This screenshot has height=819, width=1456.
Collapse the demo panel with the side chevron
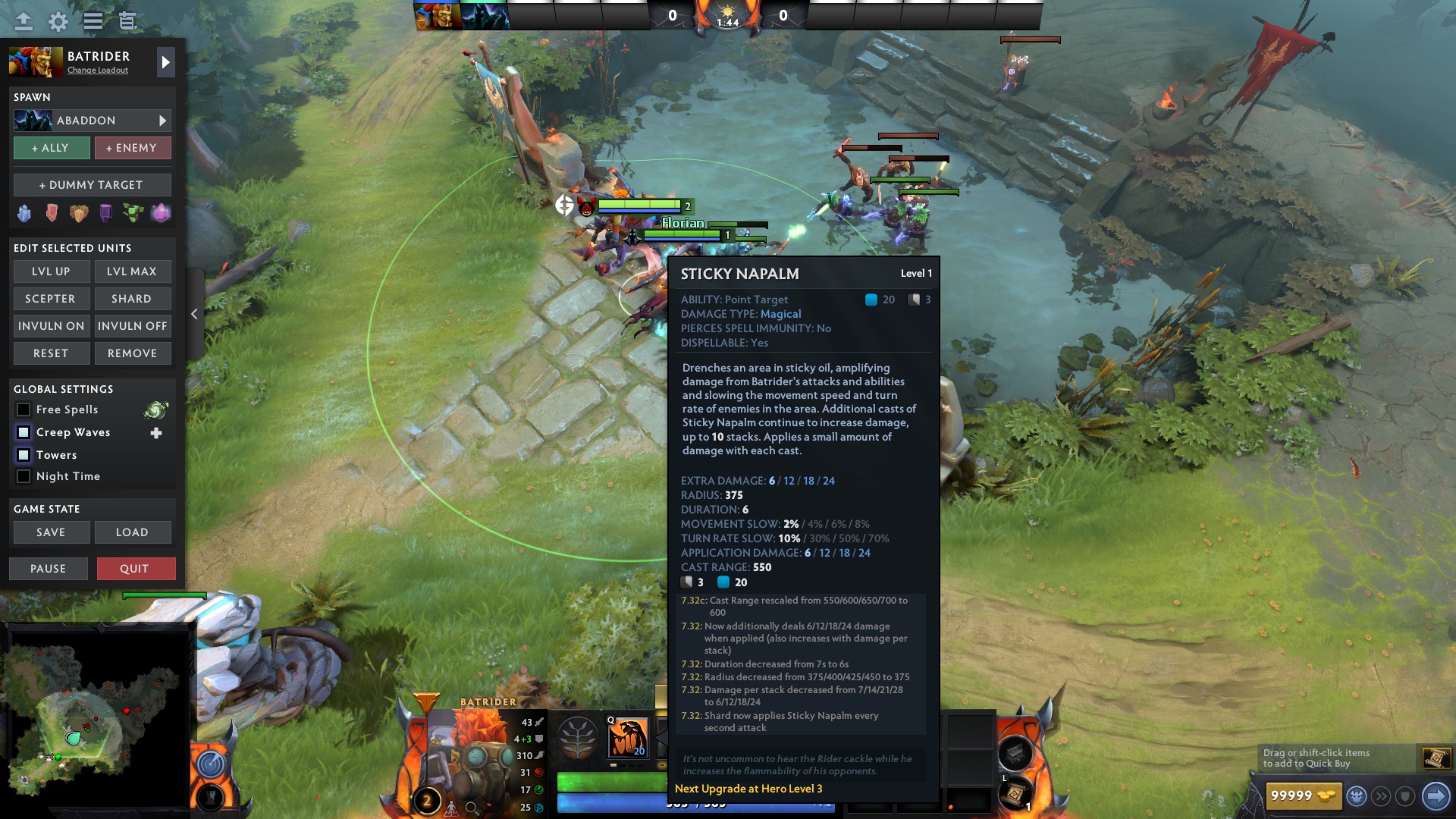[x=195, y=313]
